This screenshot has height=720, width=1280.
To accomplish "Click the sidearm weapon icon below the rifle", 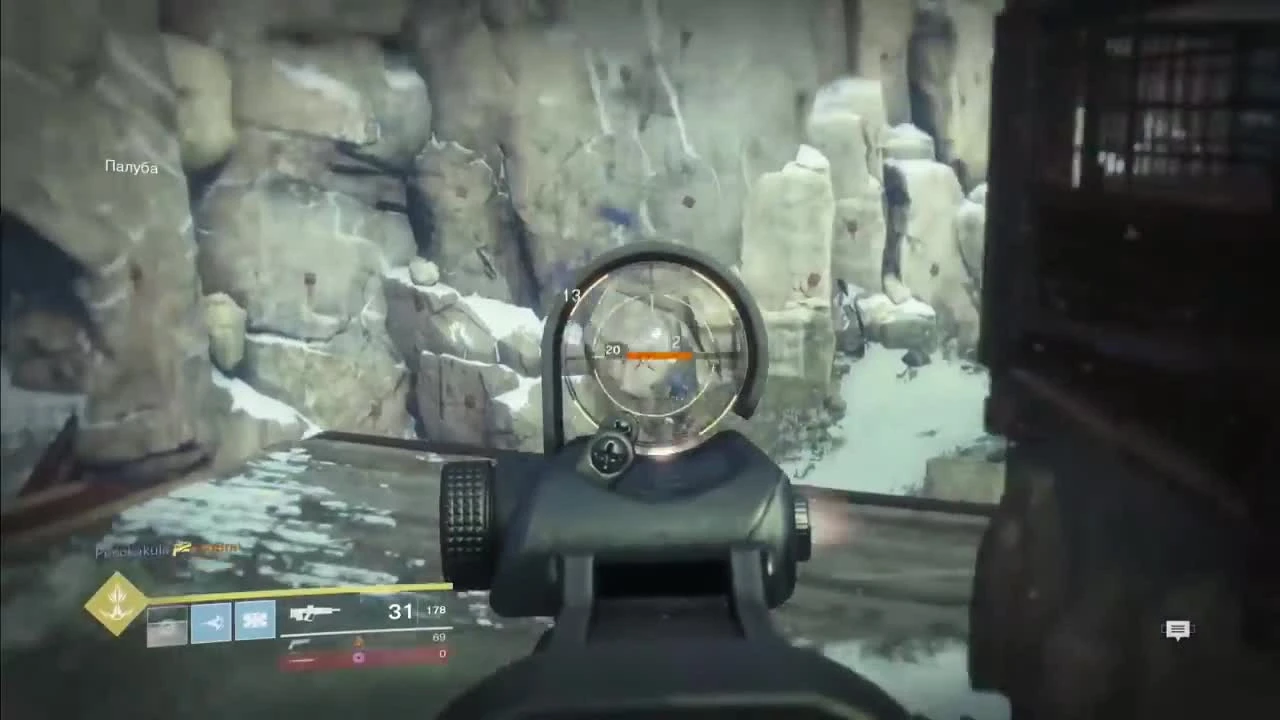I will (299, 645).
